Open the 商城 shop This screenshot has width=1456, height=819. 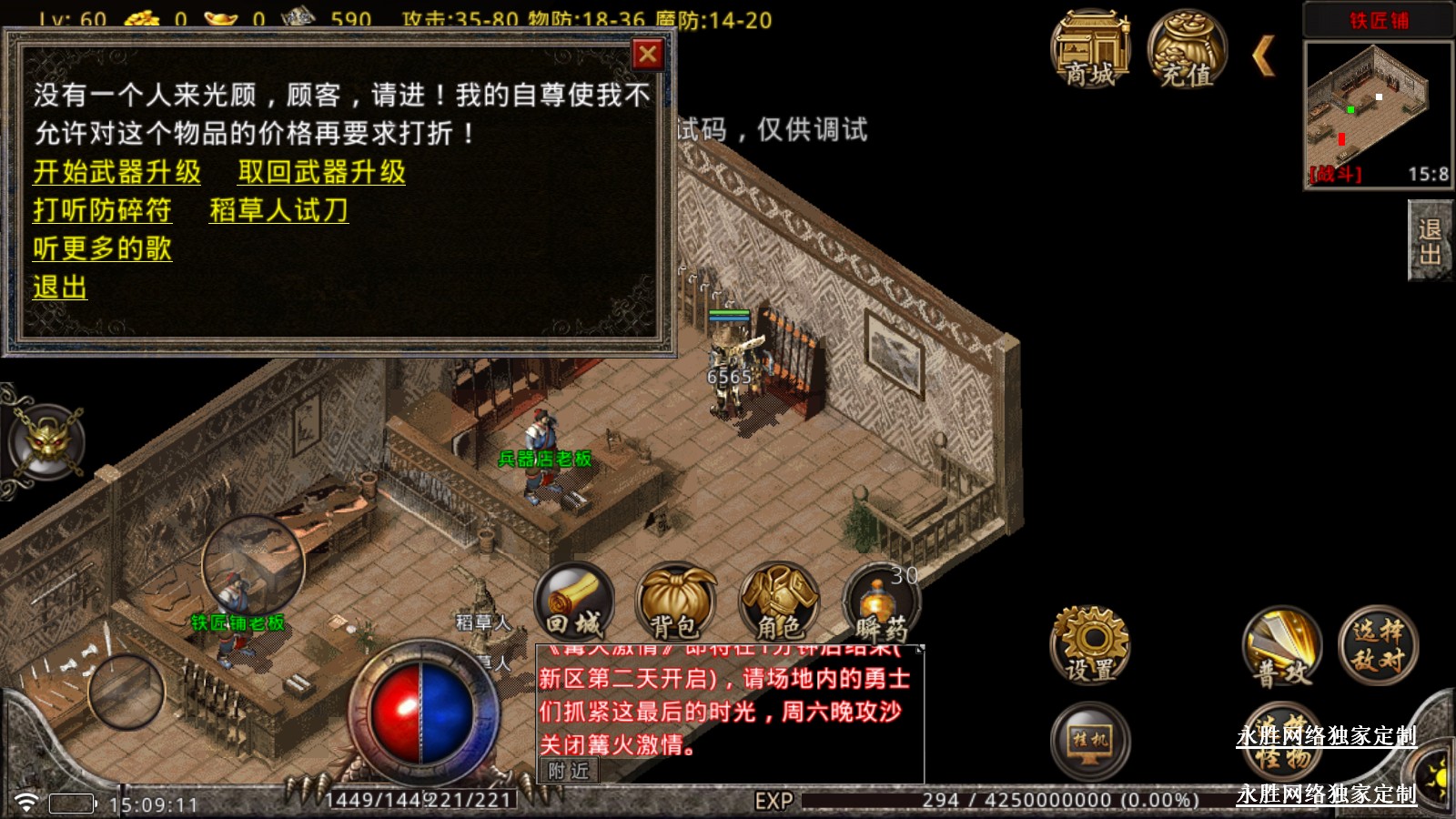point(1090,51)
